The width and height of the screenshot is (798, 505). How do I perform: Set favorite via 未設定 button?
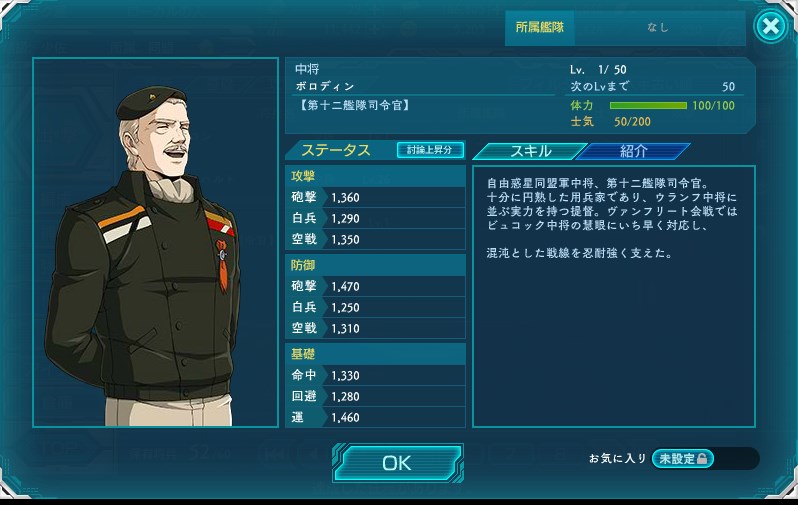pos(684,458)
